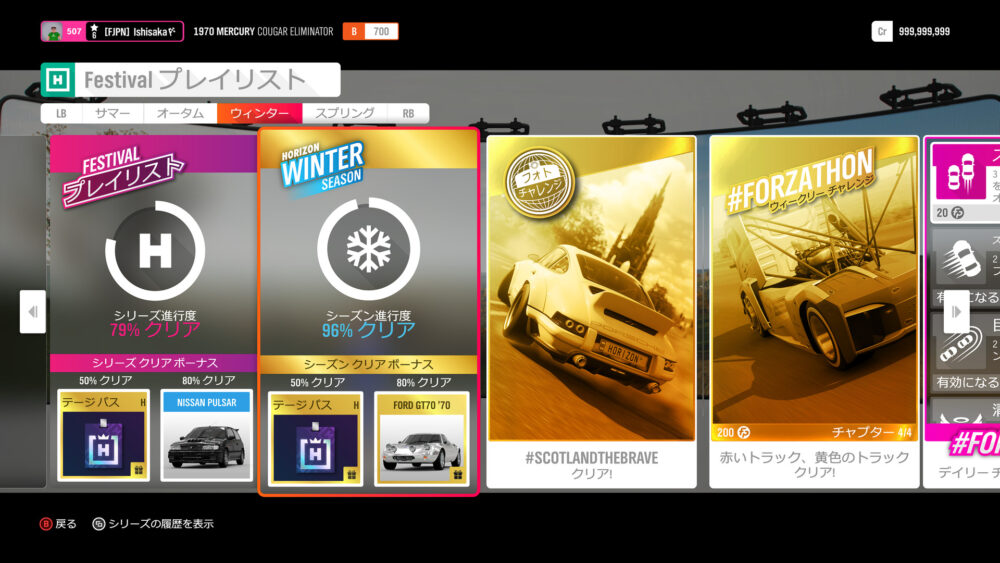Image resolution: width=1000 pixels, height=563 pixels.
Task: Open the ウィンター season tab
Action: 259,114
